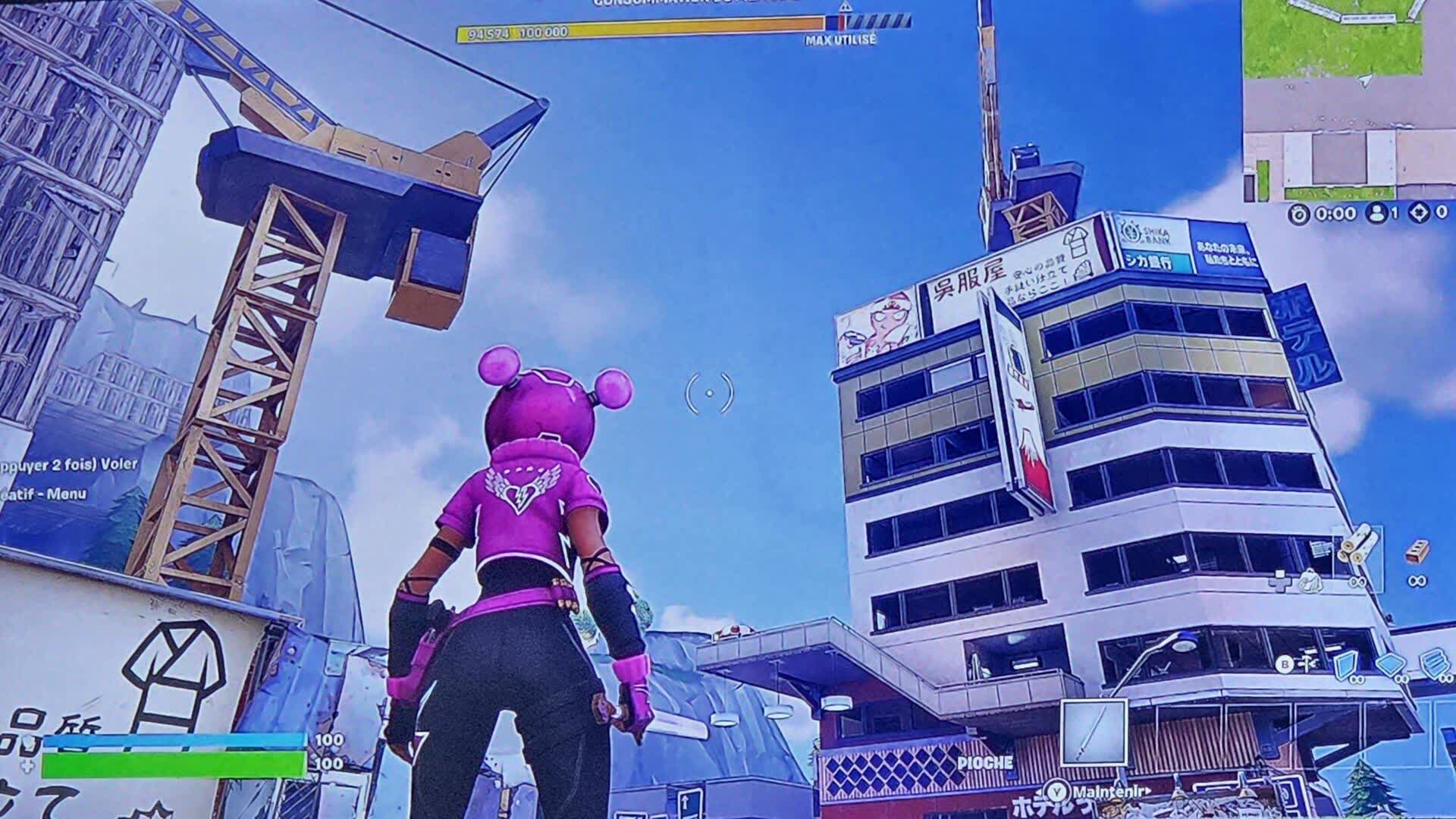
Task: Click the D-pad emote indicator
Action: click(x=1279, y=582)
